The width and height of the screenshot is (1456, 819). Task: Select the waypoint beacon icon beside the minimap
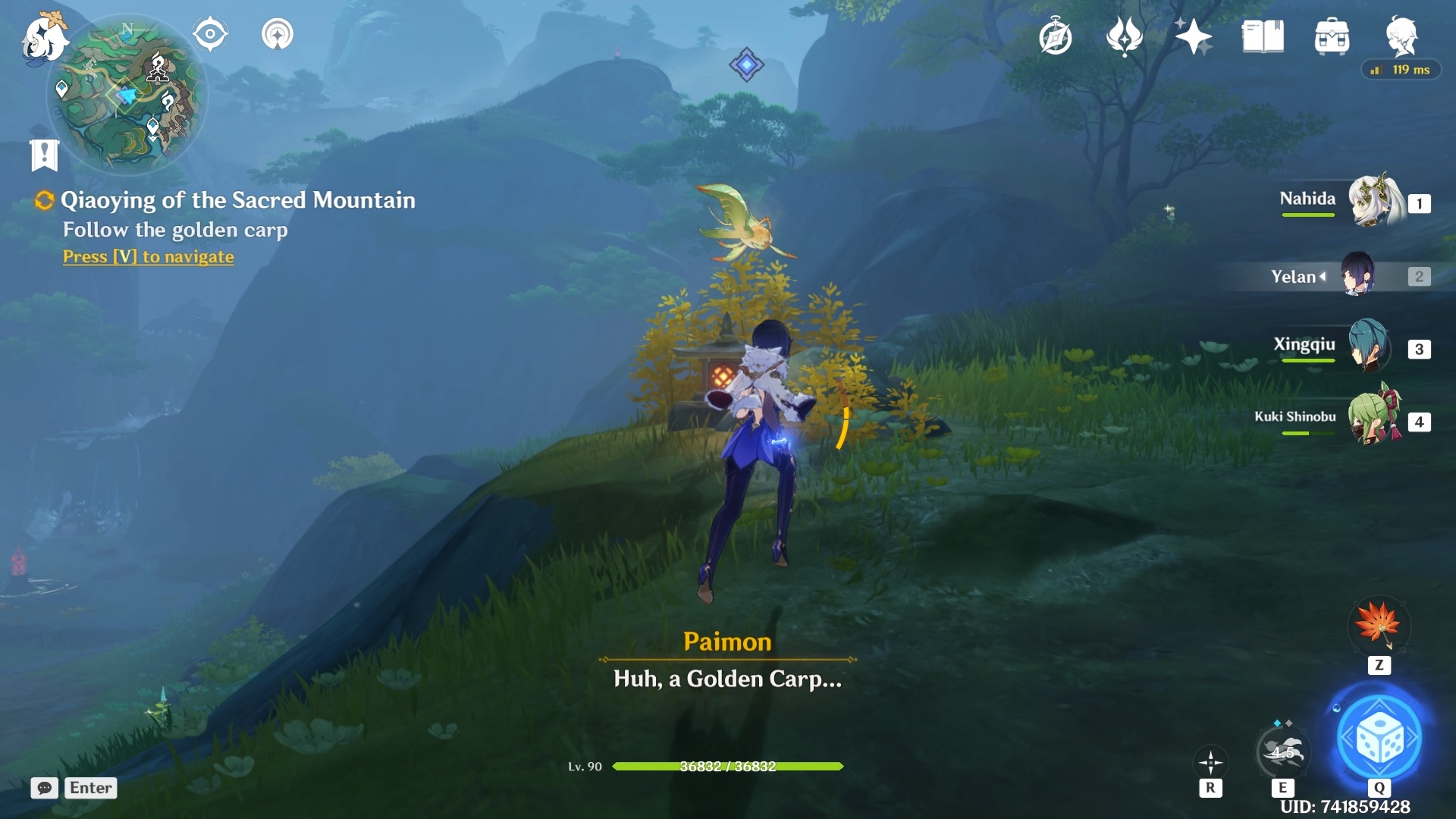click(x=277, y=33)
